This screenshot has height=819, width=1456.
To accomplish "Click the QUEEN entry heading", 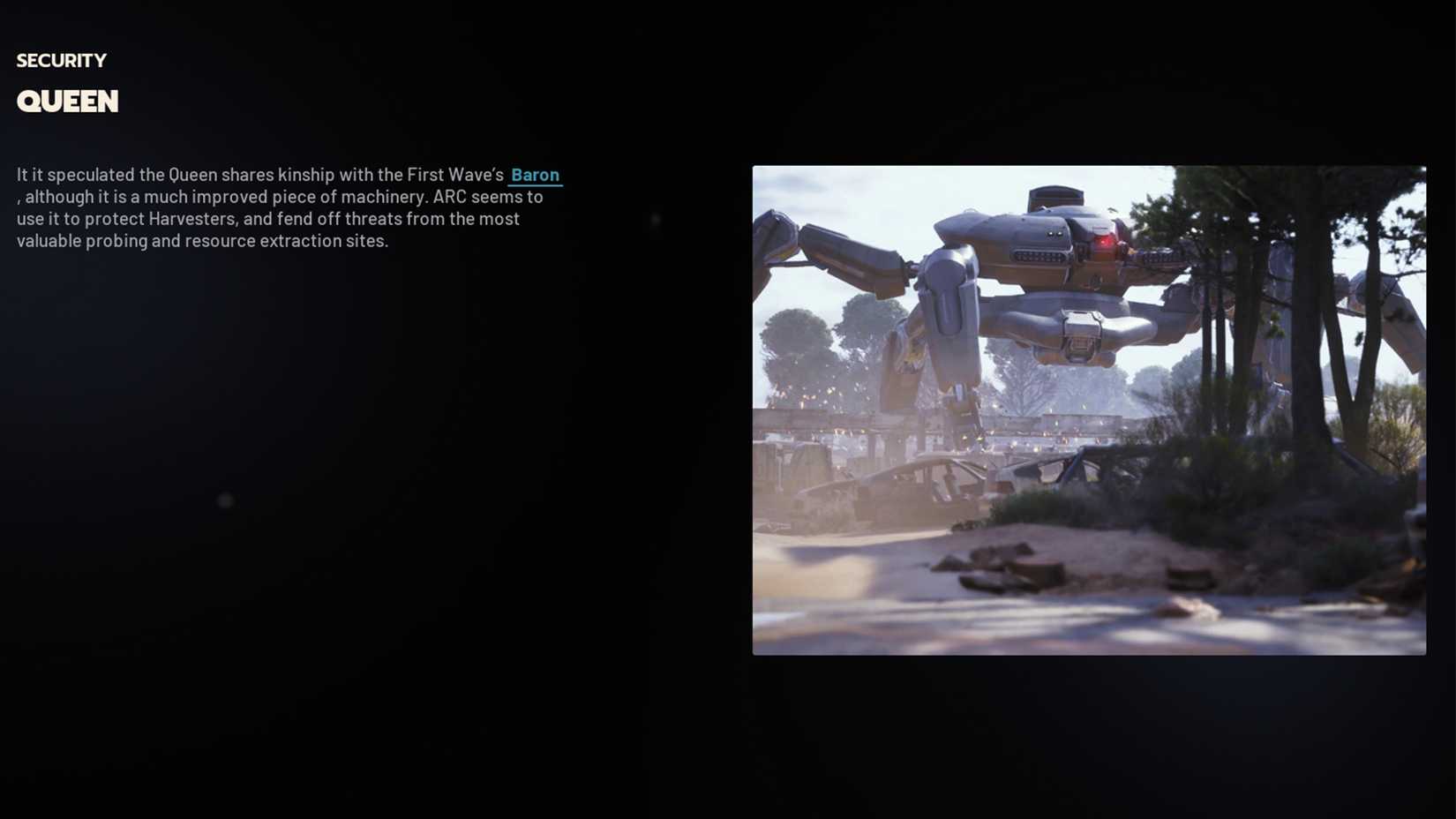I will tap(67, 101).
